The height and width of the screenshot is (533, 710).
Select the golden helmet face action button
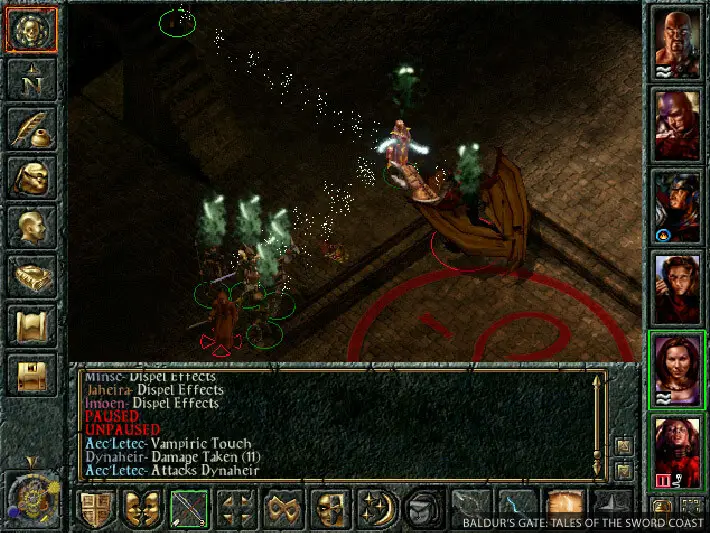click(331, 509)
